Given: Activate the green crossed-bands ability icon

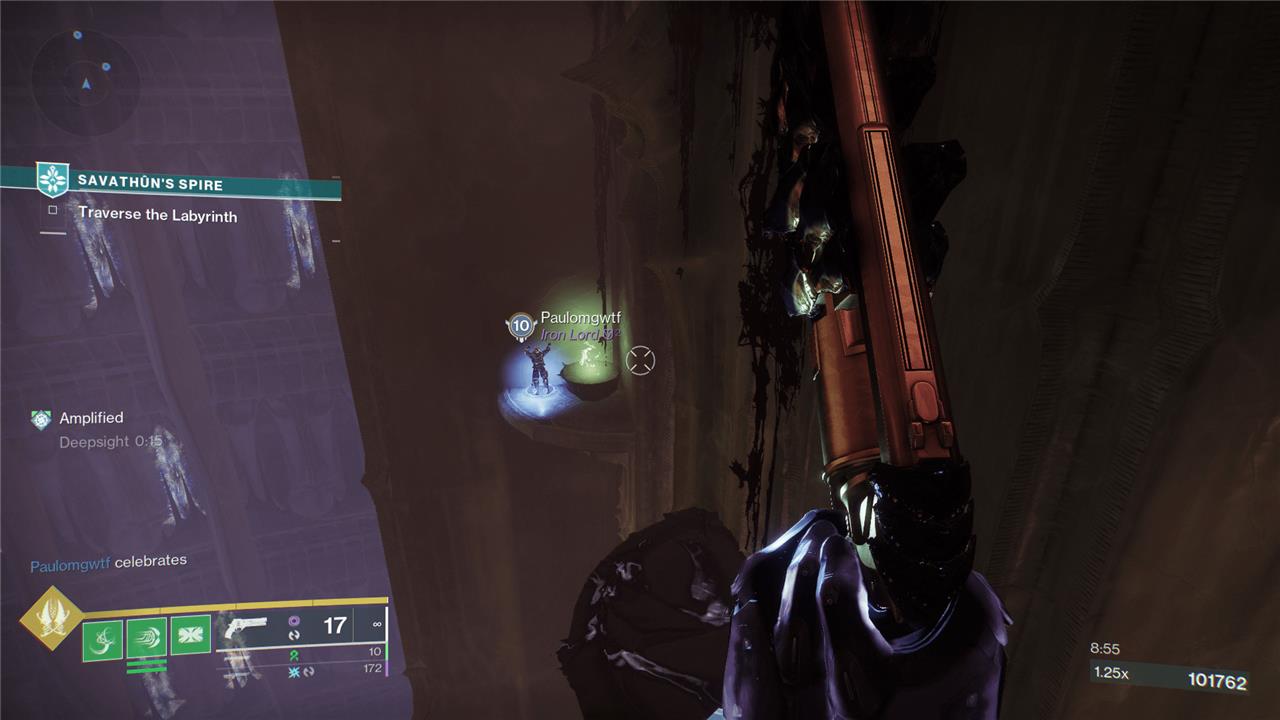Looking at the screenshot, I should [x=190, y=635].
